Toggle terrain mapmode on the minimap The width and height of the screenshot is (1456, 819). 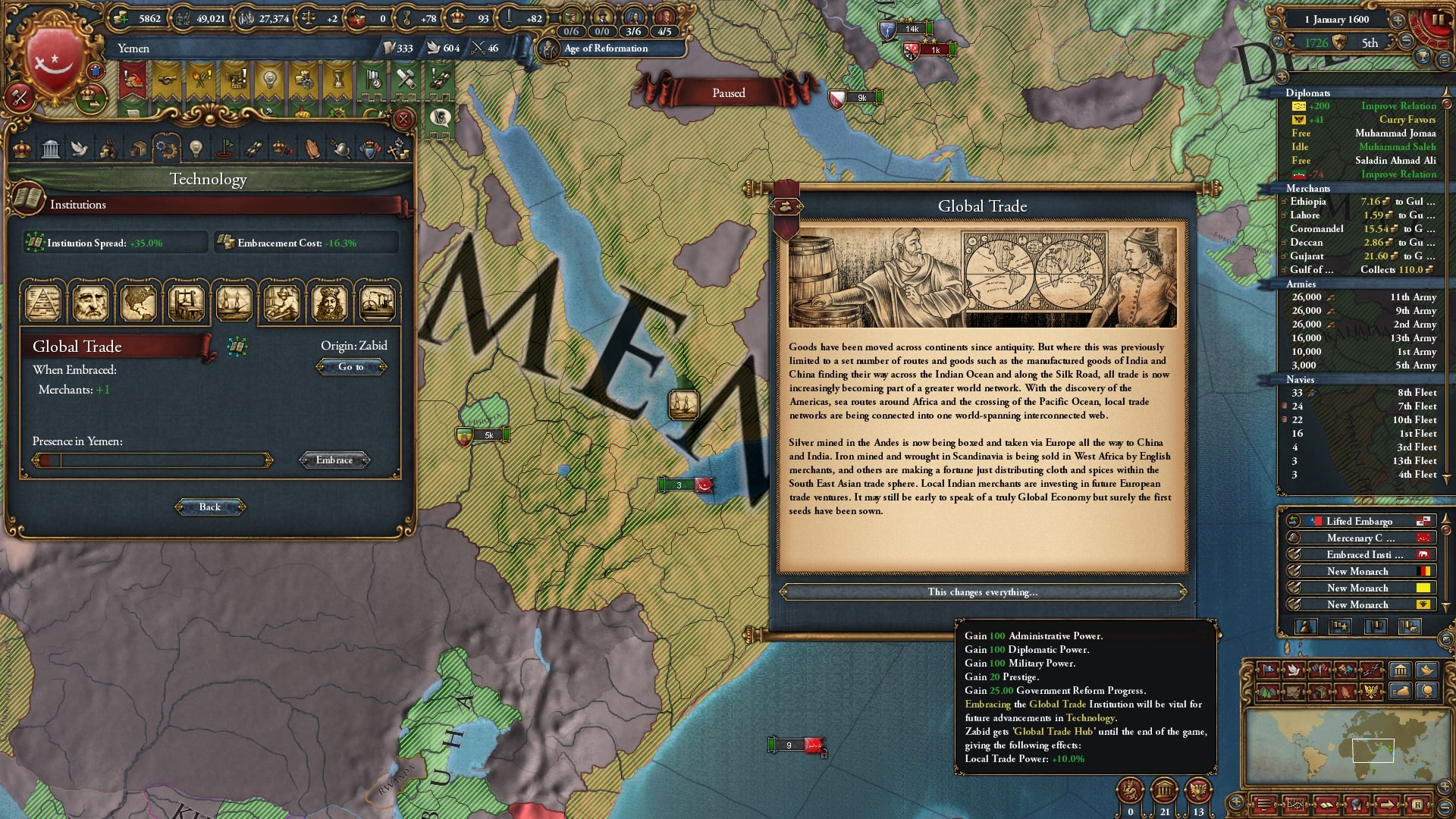(x=1267, y=692)
